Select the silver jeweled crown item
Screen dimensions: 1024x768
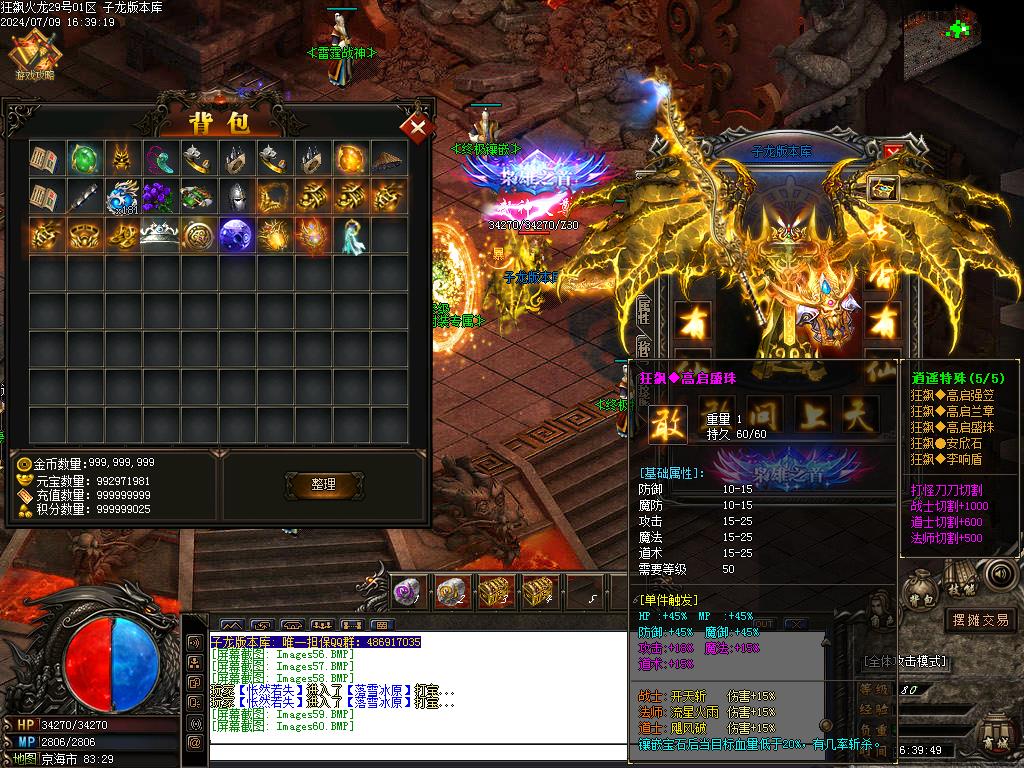(x=161, y=235)
